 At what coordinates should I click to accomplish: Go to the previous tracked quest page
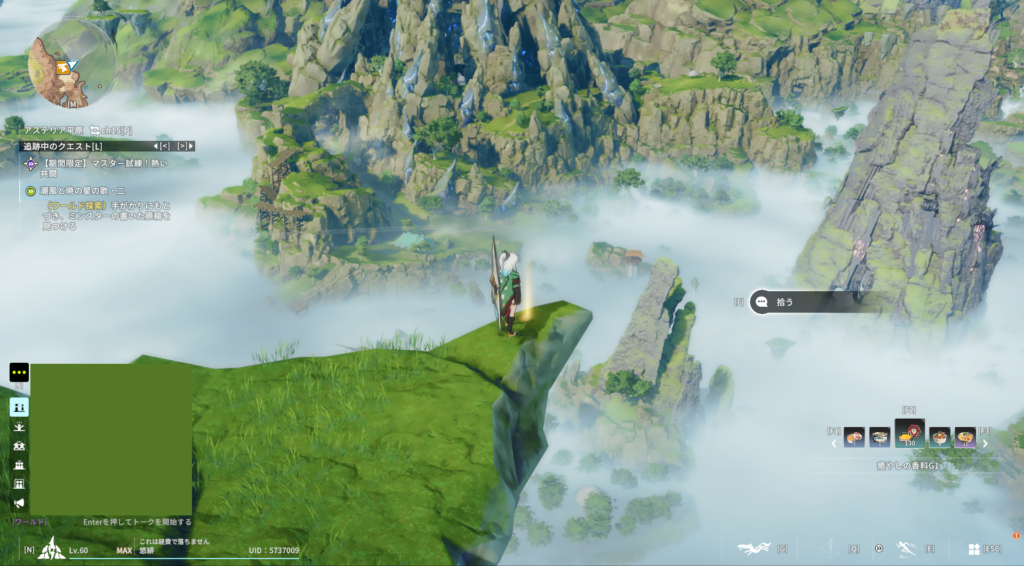(x=162, y=146)
